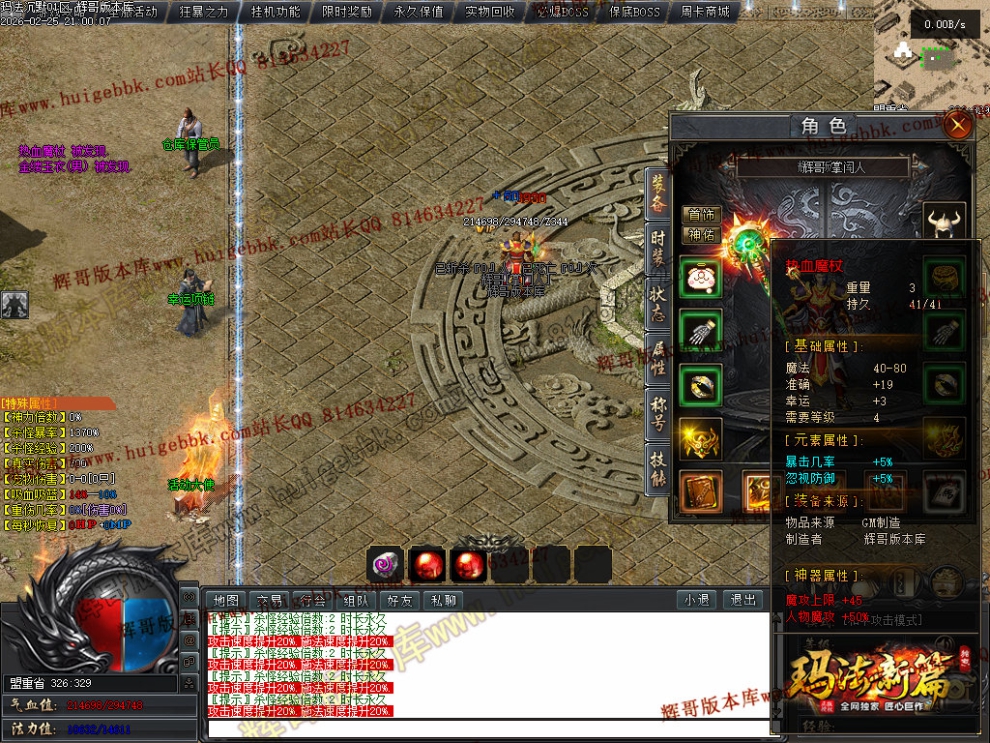Select the pink pig equipment slot
Image resolution: width=990 pixels, height=743 pixels.
coord(700,277)
